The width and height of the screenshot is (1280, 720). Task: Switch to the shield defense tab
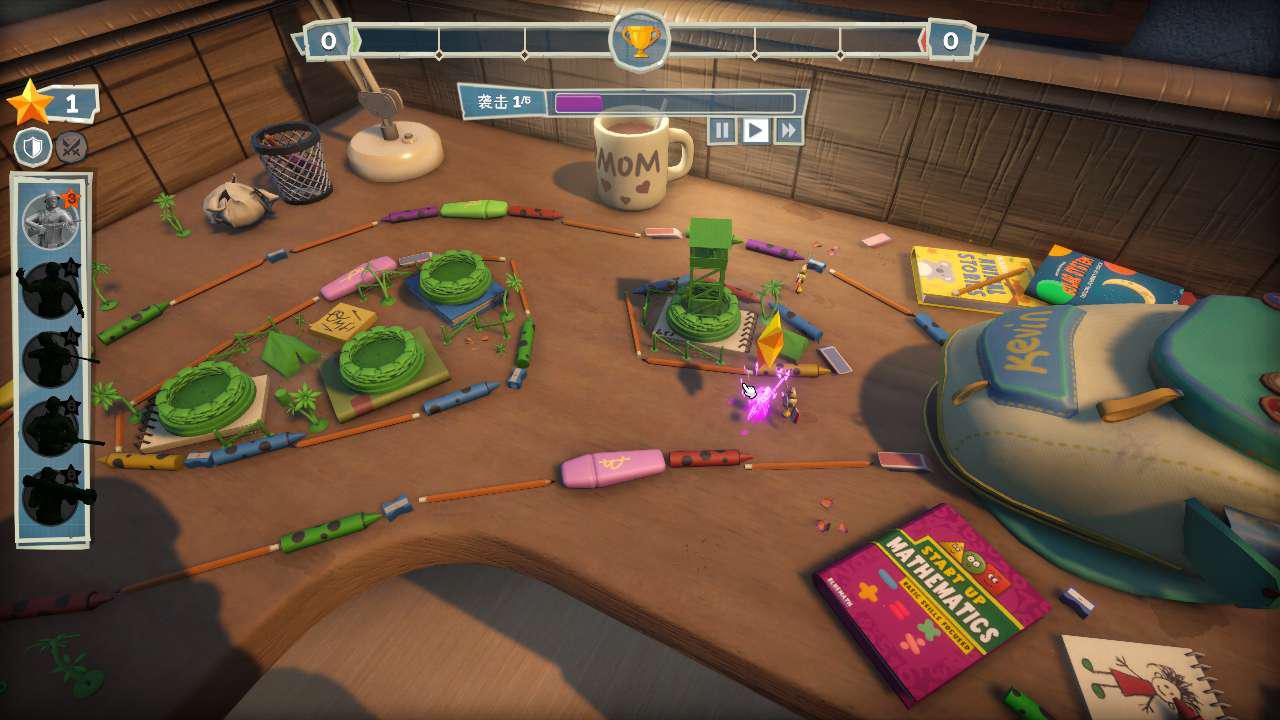[x=33, y=148]
